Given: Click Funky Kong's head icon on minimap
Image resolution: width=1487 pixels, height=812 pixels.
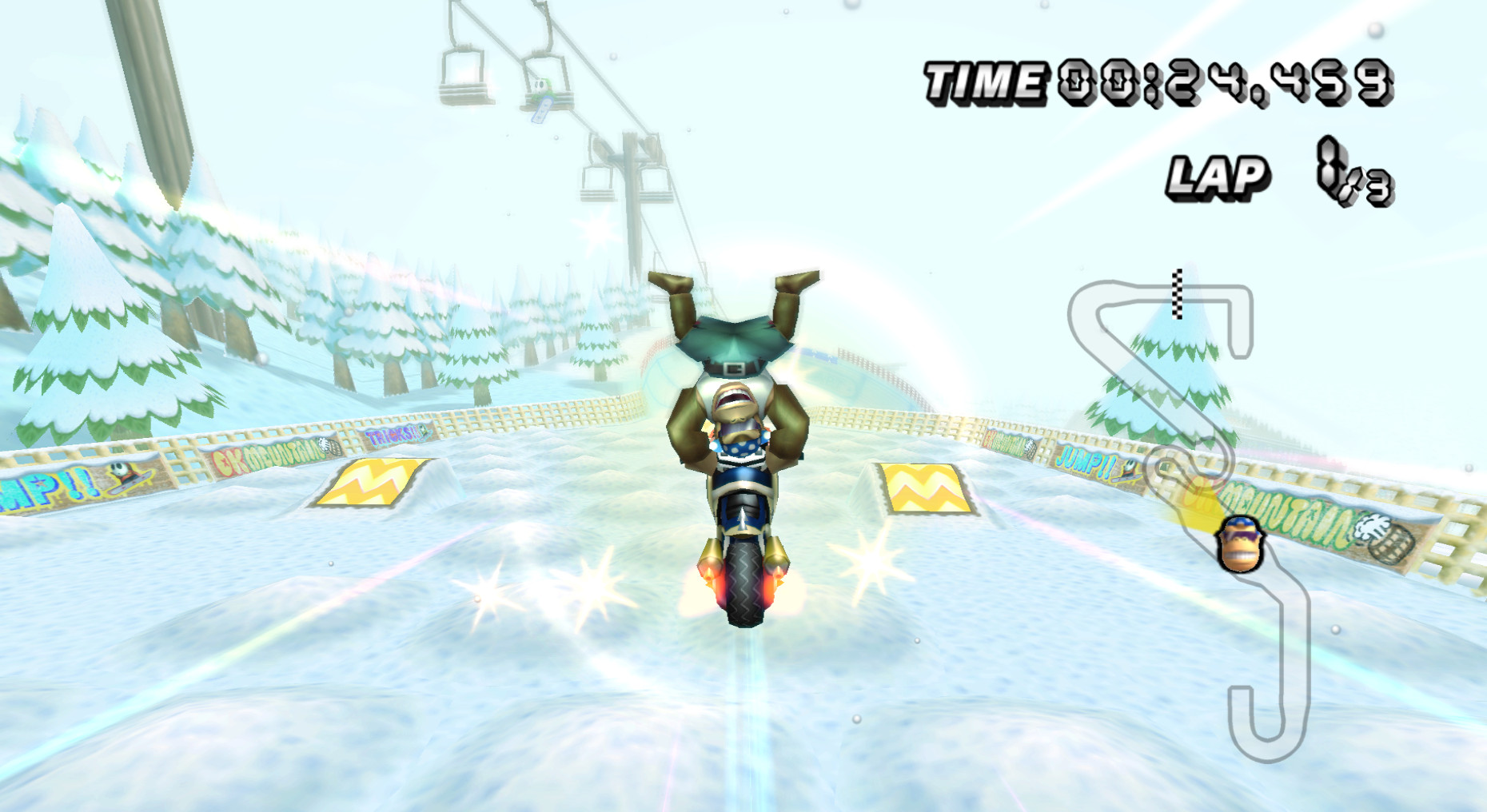Looking at the screenshot, I should pyautogui.click(x=1240, y=544).
